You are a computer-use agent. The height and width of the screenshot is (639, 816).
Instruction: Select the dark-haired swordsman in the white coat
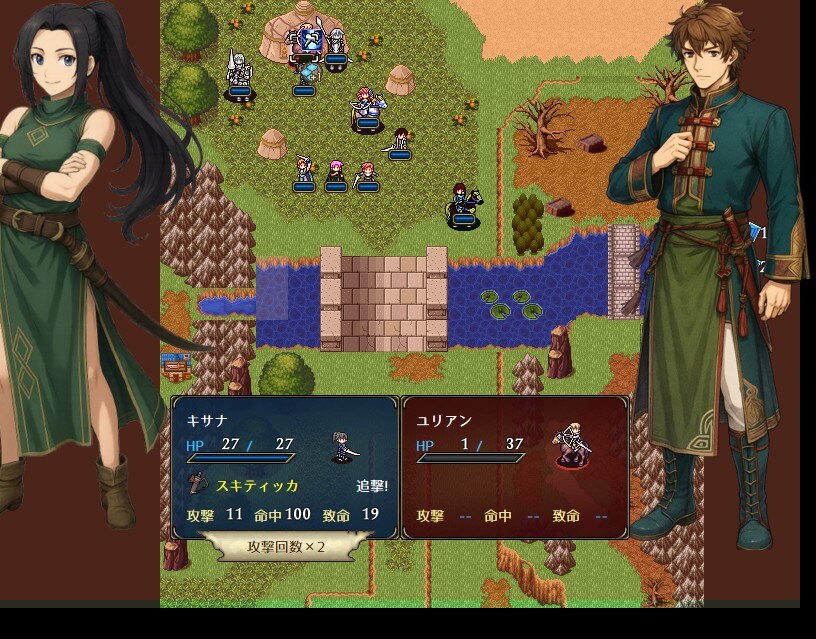399,141
